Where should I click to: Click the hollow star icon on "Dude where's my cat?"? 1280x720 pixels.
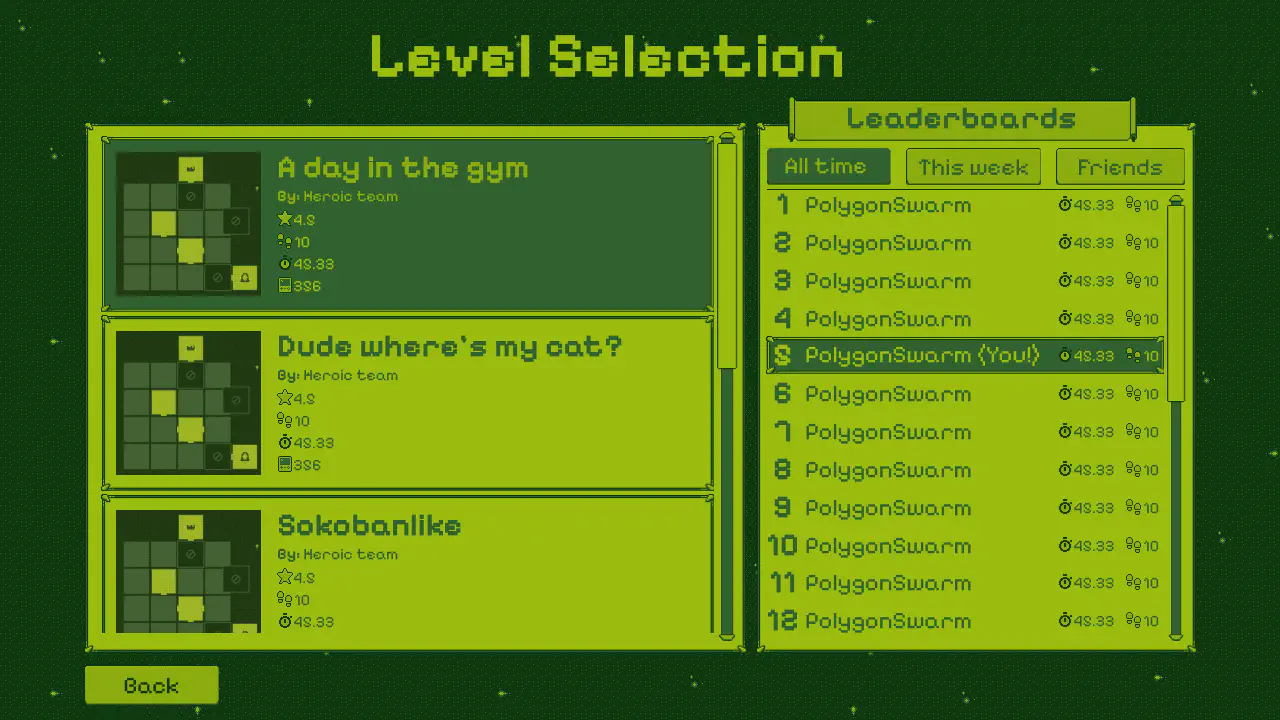[x=287, y=399]
